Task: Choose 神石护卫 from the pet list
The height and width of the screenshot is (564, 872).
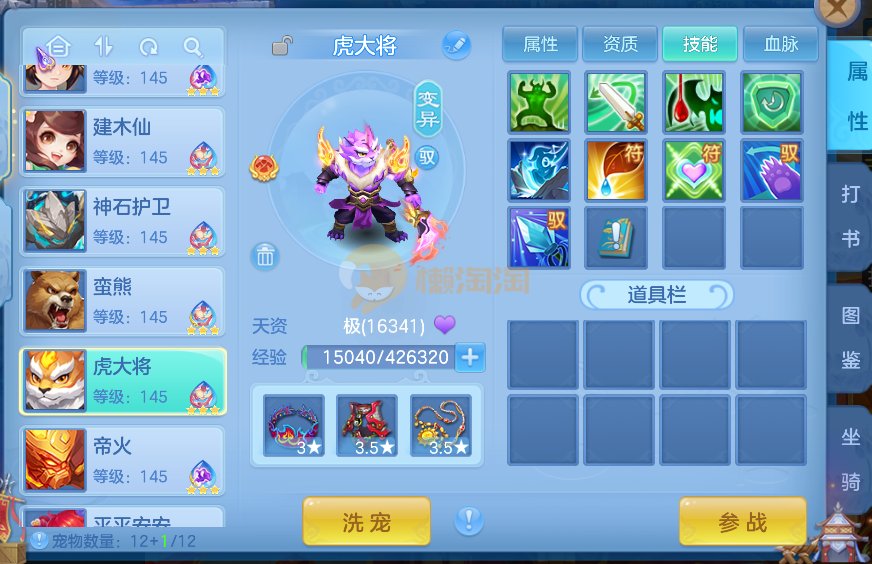Action: (123, 221)
